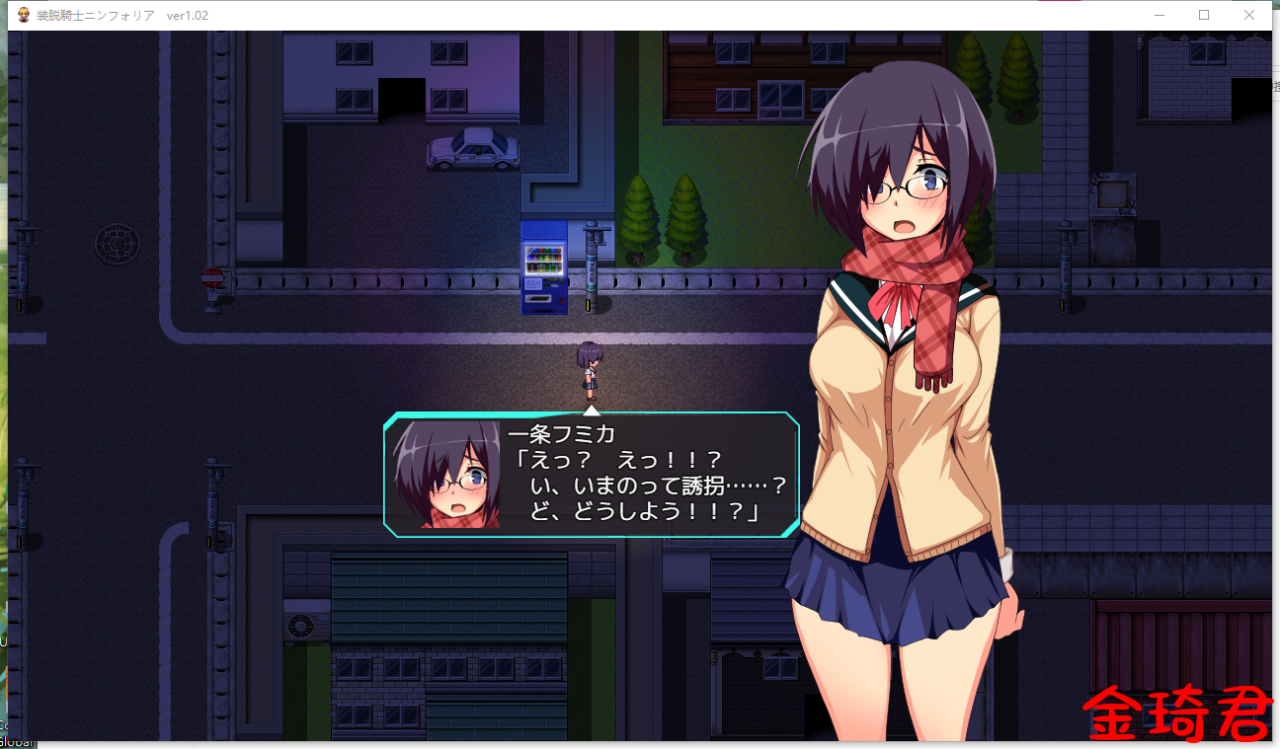Advance the 一条フミカ dialogue box
The image size is (1280, 749).
[x=591, y=475]
